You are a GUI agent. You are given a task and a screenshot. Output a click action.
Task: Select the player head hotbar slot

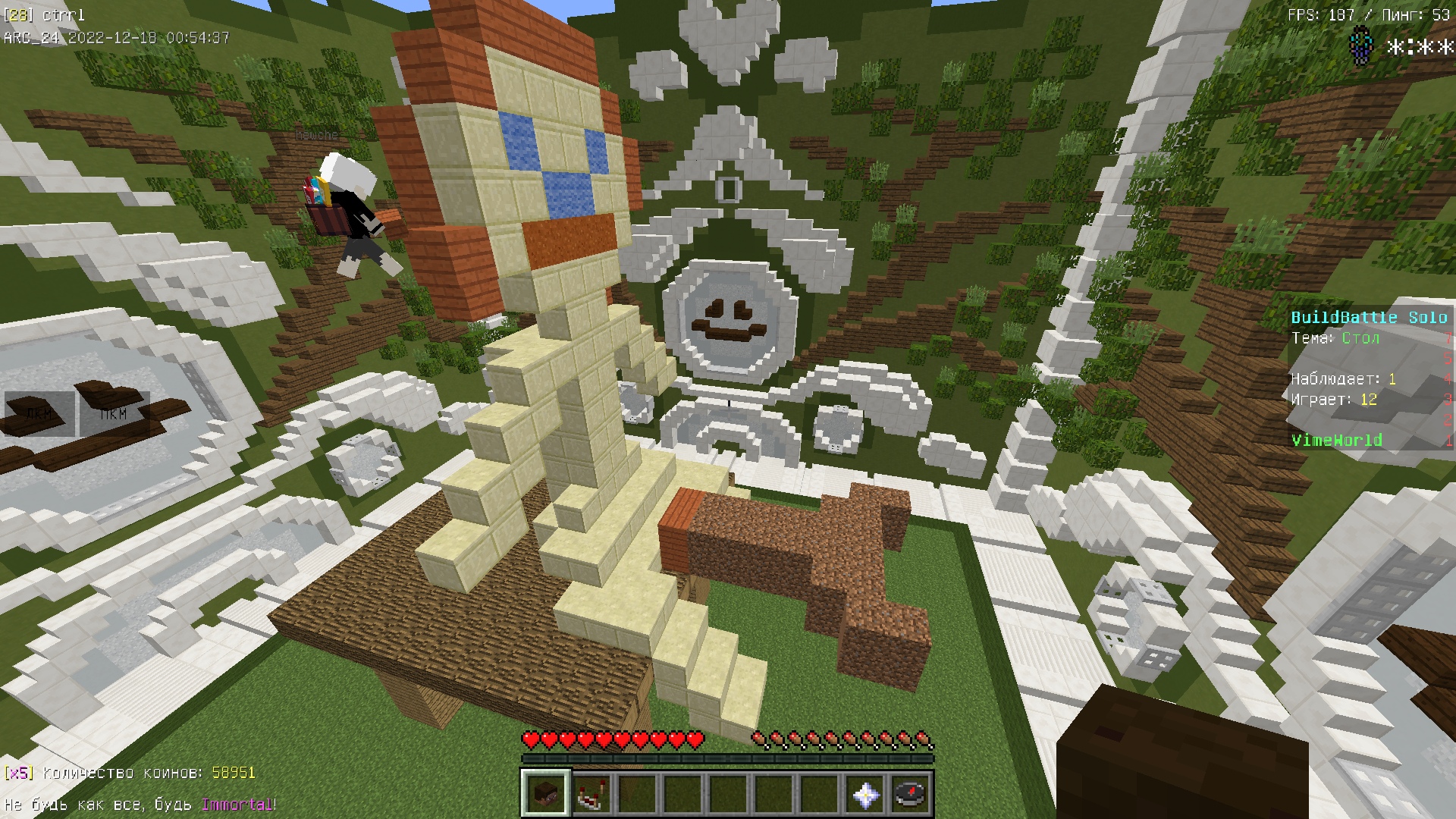[545, 793]
